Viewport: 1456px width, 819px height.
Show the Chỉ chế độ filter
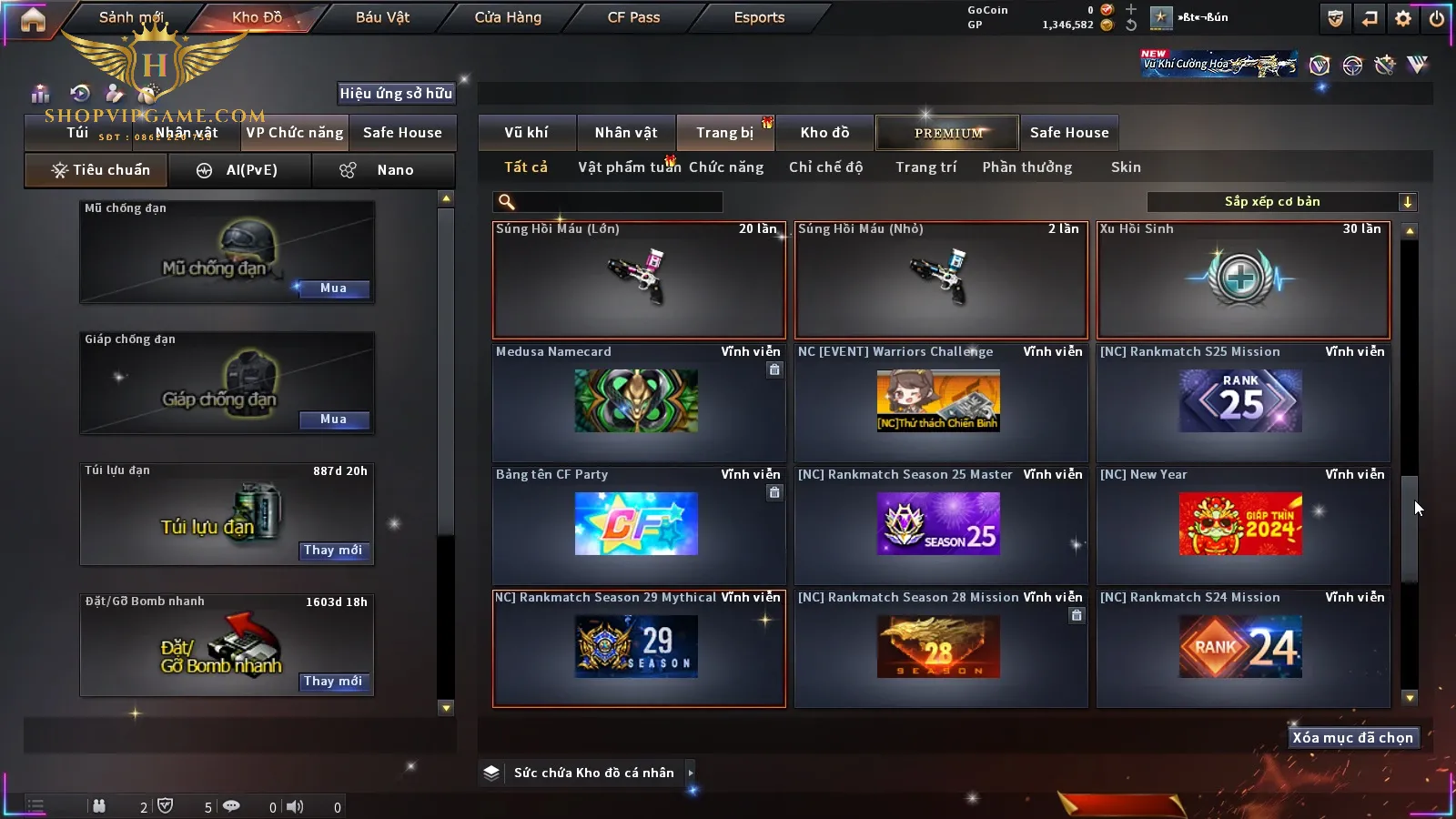(825, 167)
